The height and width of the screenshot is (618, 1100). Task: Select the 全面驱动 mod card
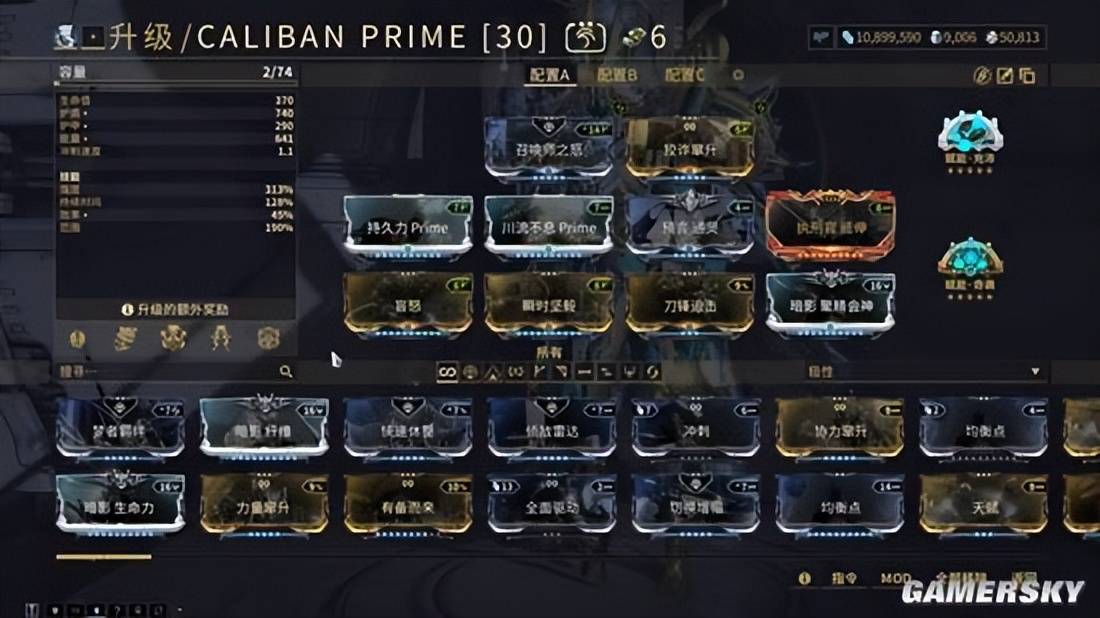[x=552, y=504]
